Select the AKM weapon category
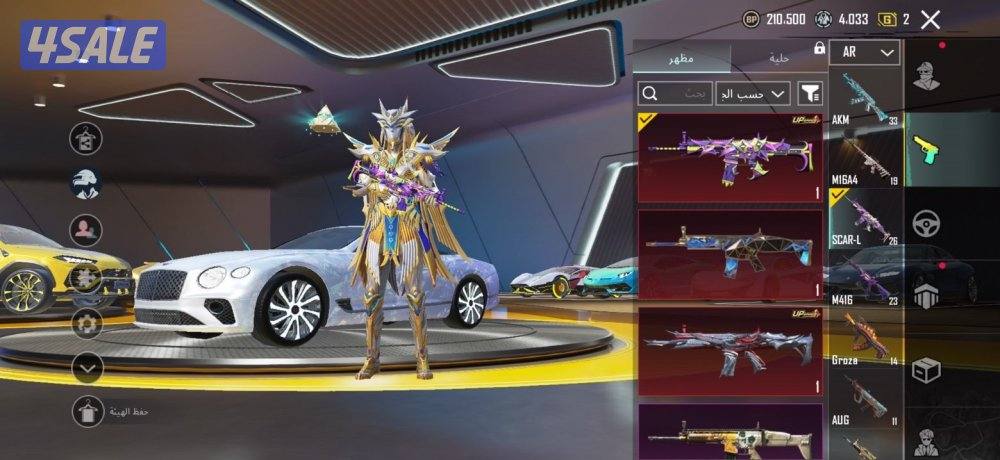Viewport: 1000px width, 460px height. click(x=865, y=98)
